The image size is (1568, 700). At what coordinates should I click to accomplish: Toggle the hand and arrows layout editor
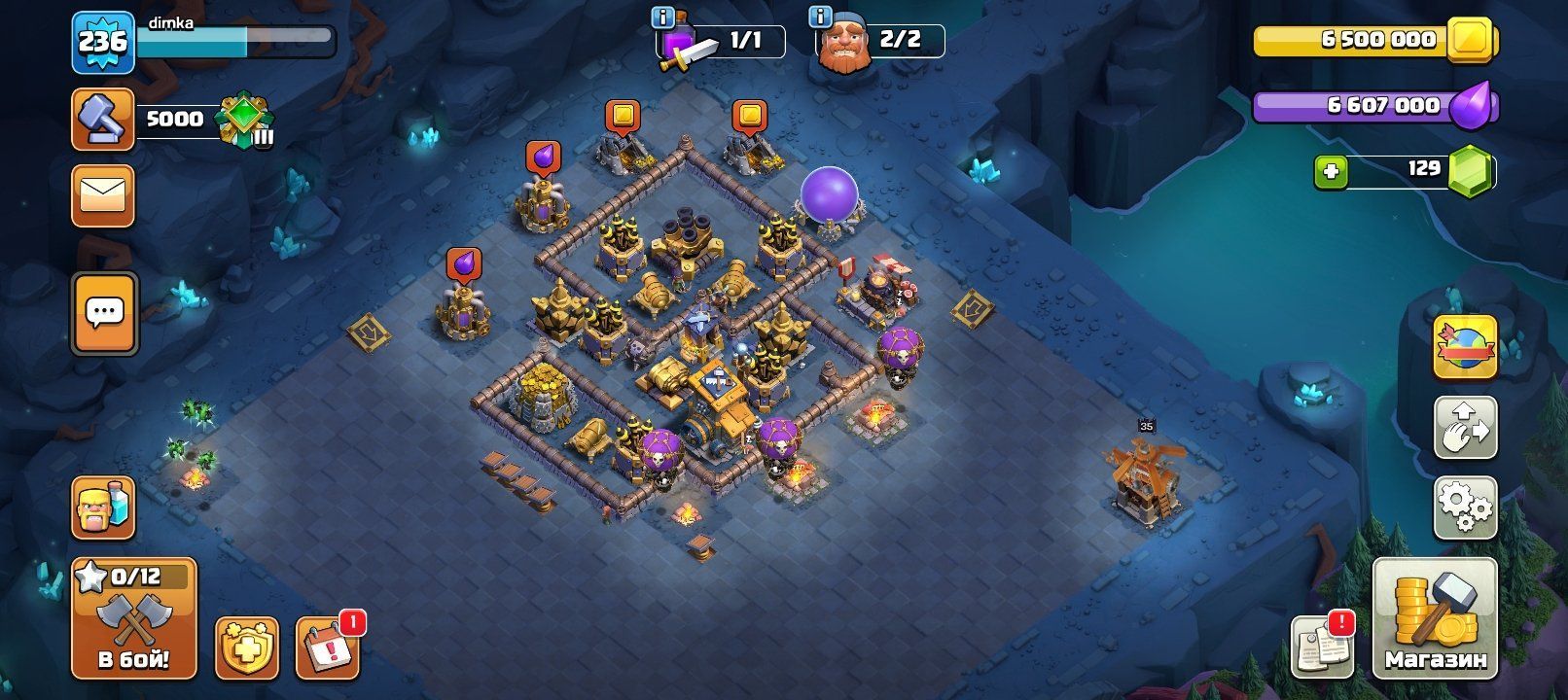point(1465,427)
